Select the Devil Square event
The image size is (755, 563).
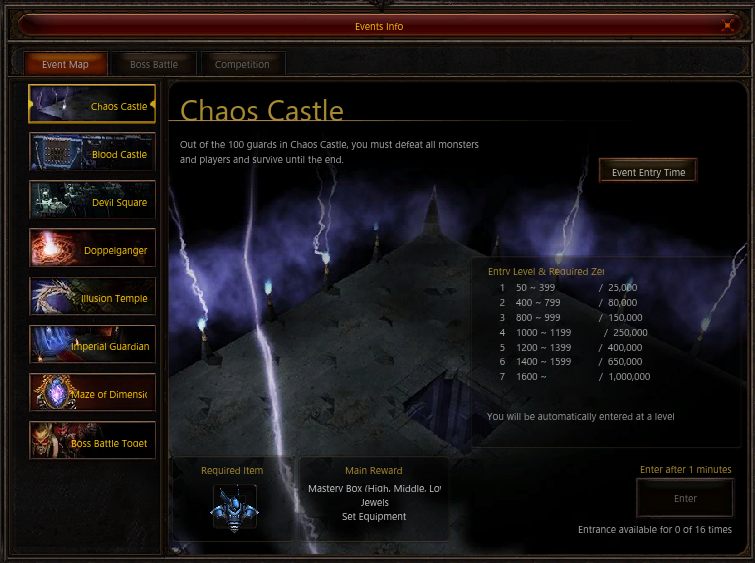point(92,202)
